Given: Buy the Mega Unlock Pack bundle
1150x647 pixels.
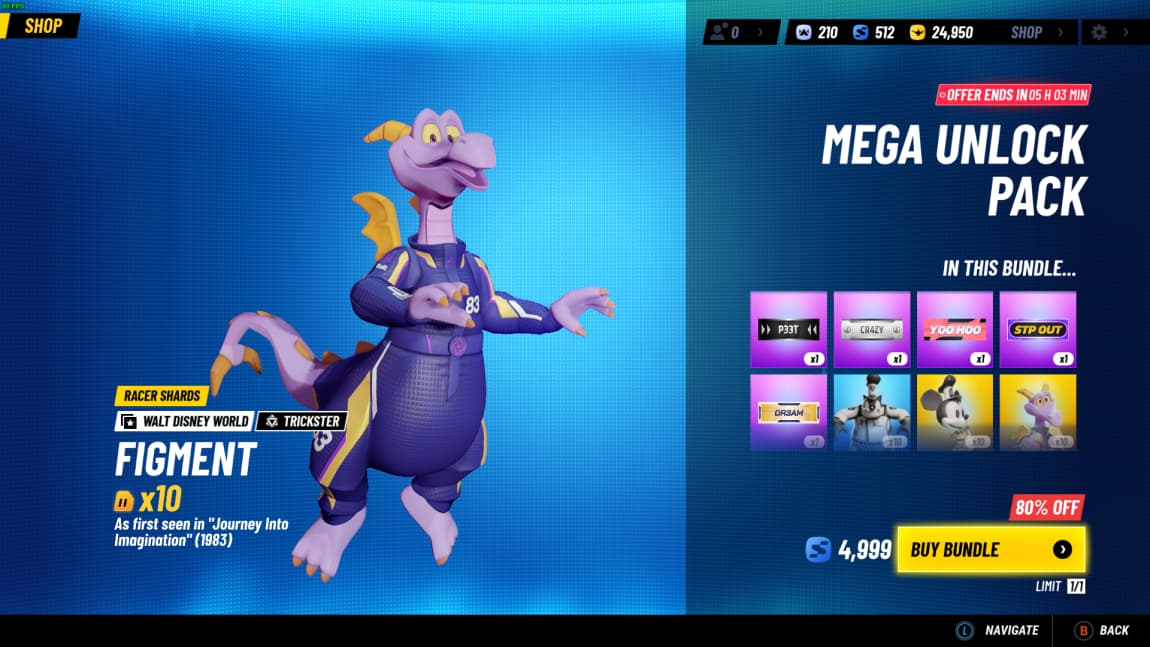Looking at the screenshot, I should pyautogui.click(x=990, y=549).
